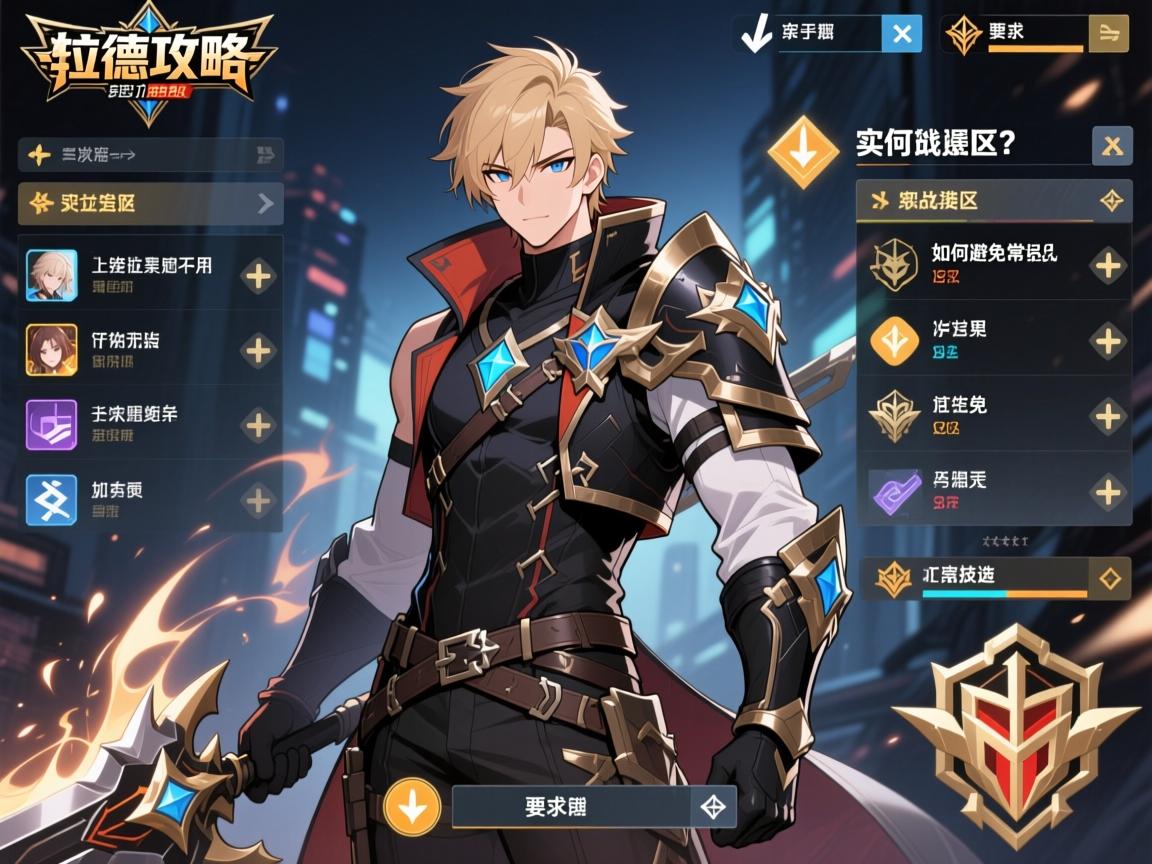The image size is (1152, 864).
Task: Add the purple square icon entry
Action: [259, 425]
